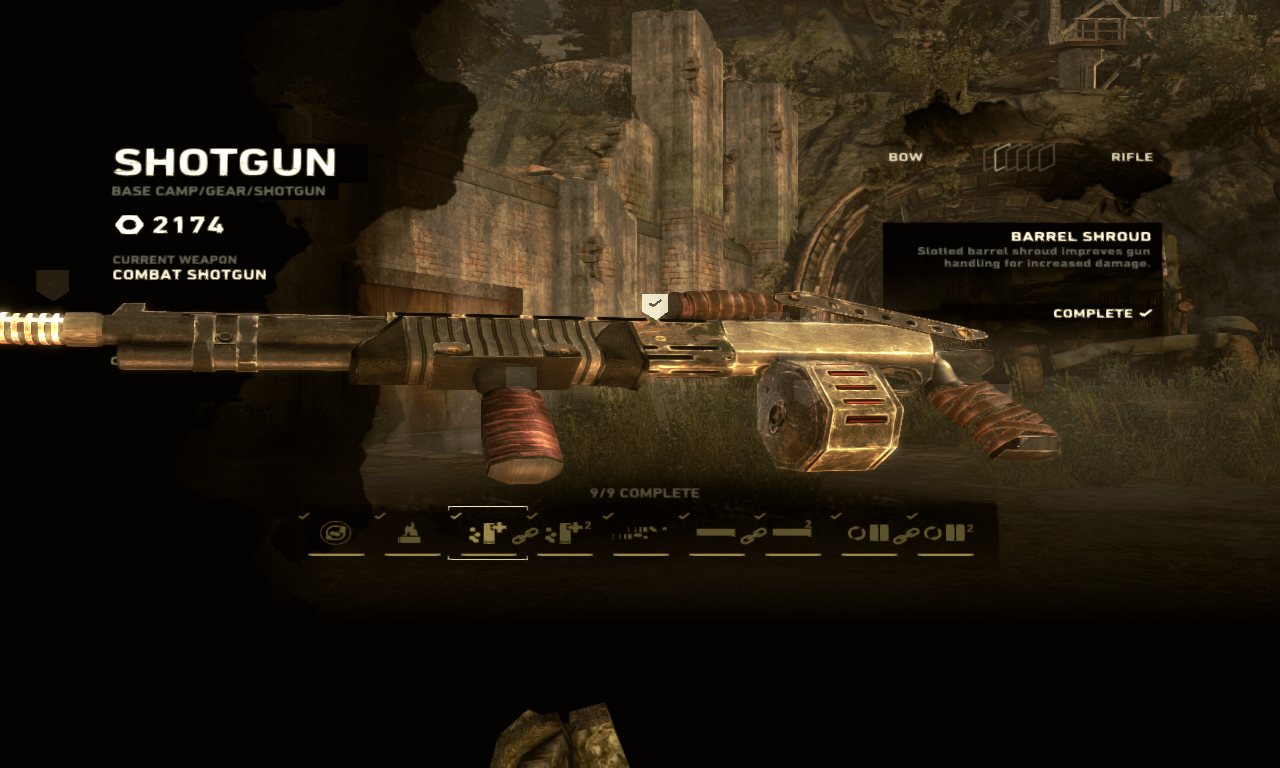Select the circular arrows upgrade icon
The image size is (1280, 768).
point(336,534)
